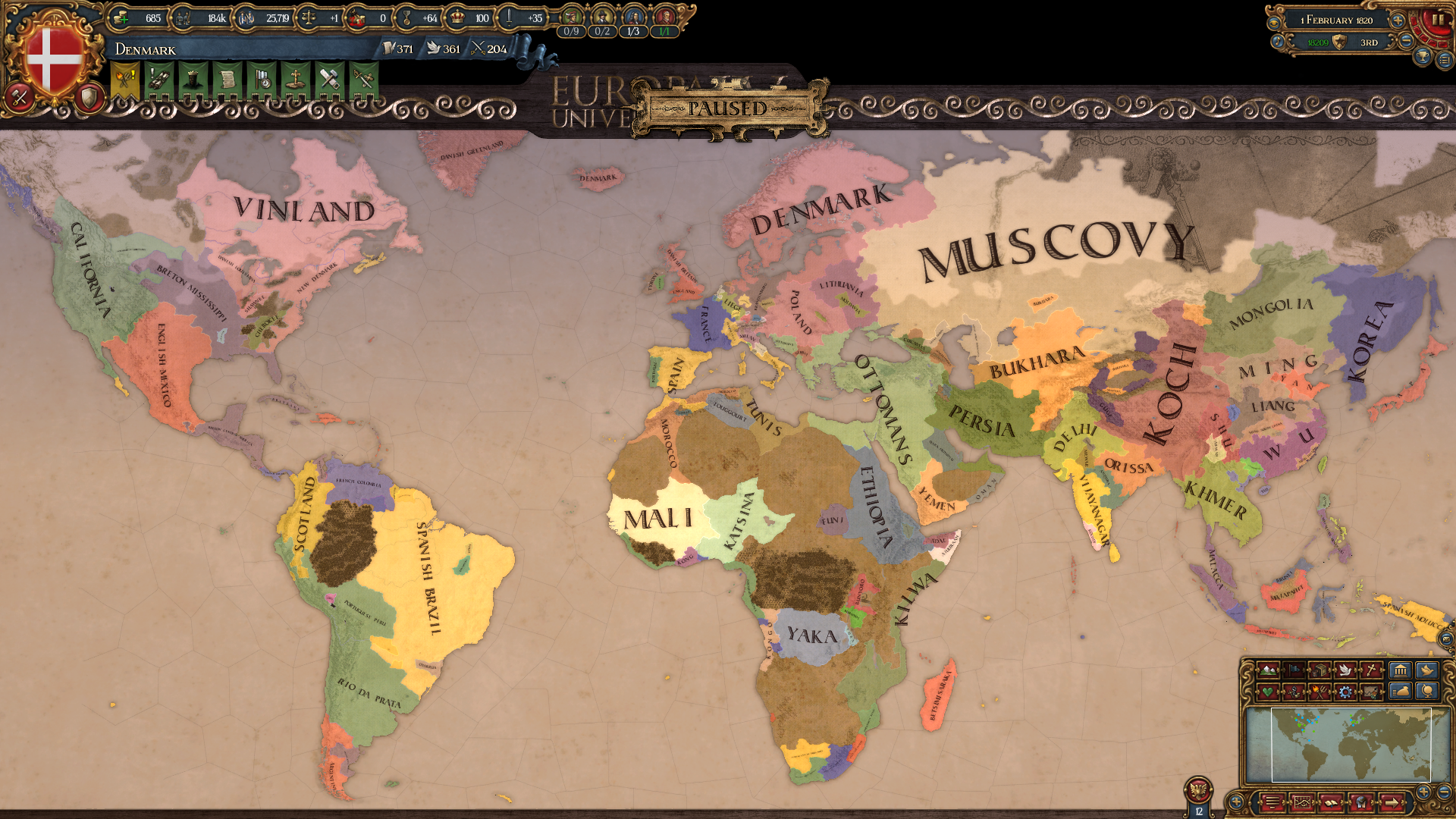This screenshot has width=1456, height=819.
Task: Toggle the message settings eye icon
Action: click(x=1274, y=24)
